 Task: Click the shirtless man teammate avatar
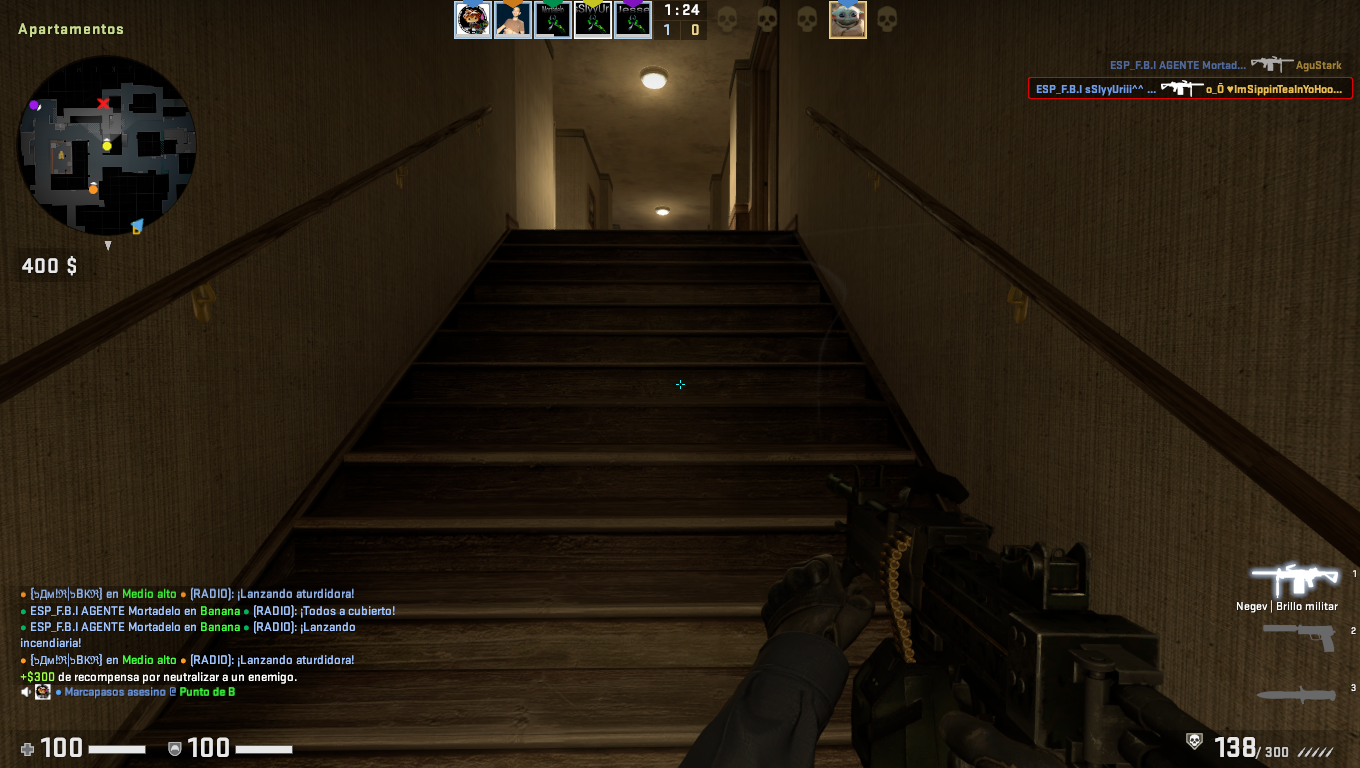click(x=513, y=20)
